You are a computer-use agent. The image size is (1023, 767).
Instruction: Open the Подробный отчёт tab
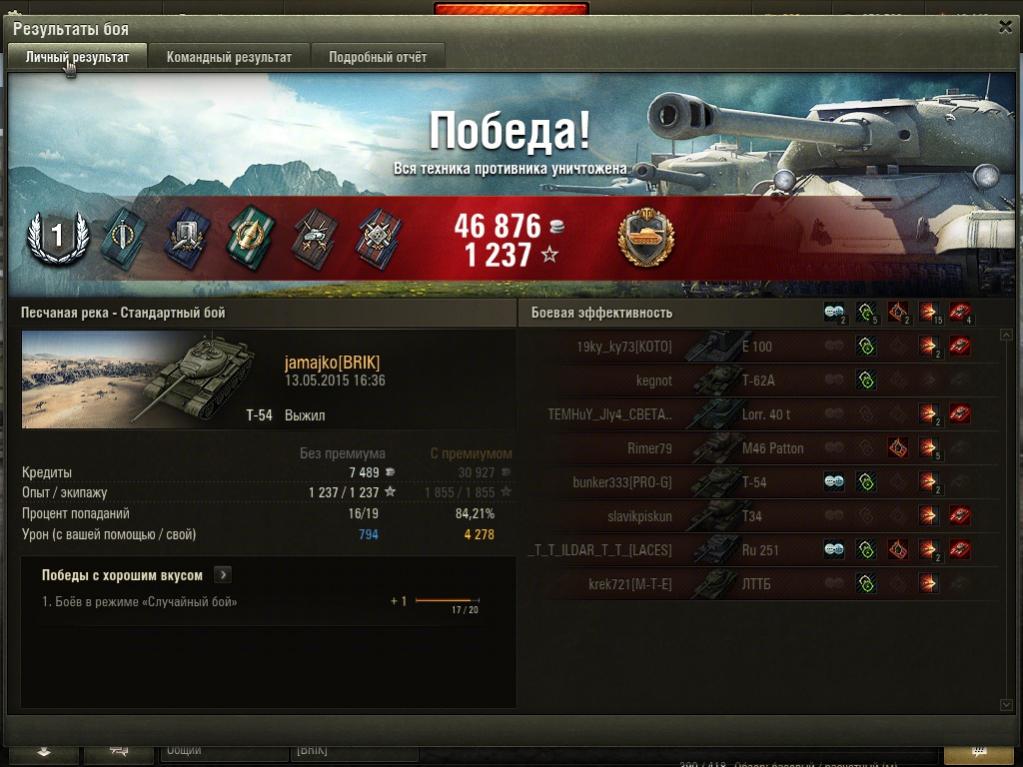pyautogui.click(x=378, y=57)
